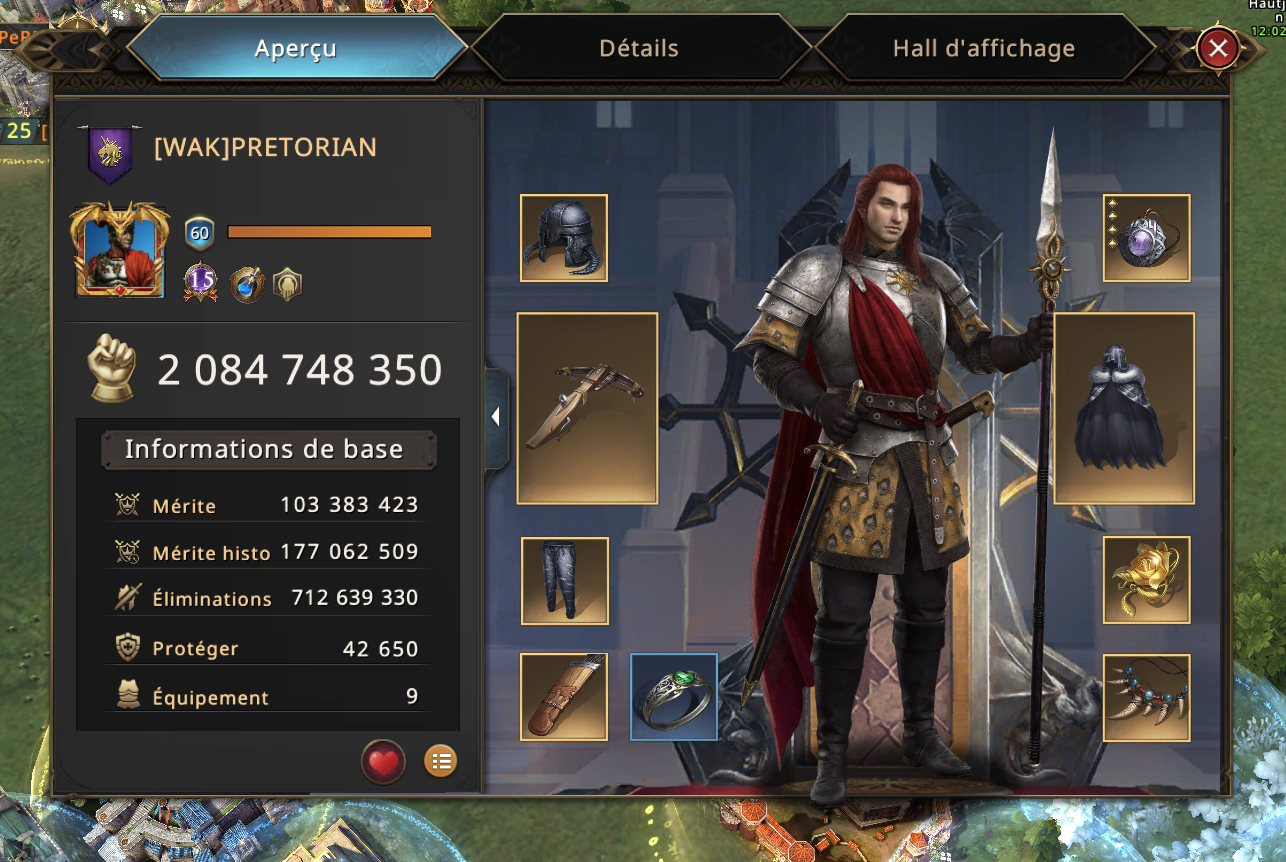Screen dimensions: 1286x862
Task: Click the player's avatar portrait
Action: [x=119, y=250]
